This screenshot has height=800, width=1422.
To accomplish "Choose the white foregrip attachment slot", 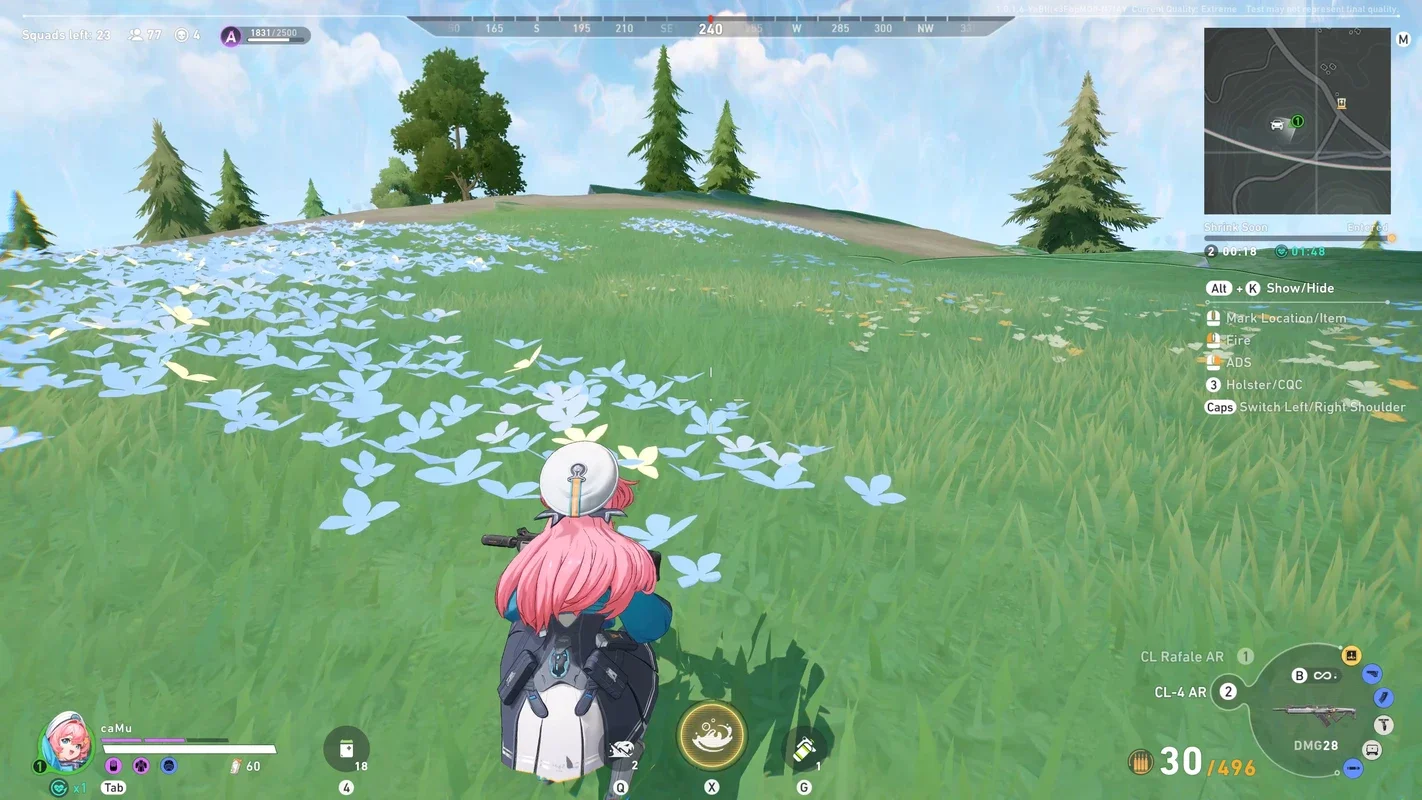I will pos(1383,725).
